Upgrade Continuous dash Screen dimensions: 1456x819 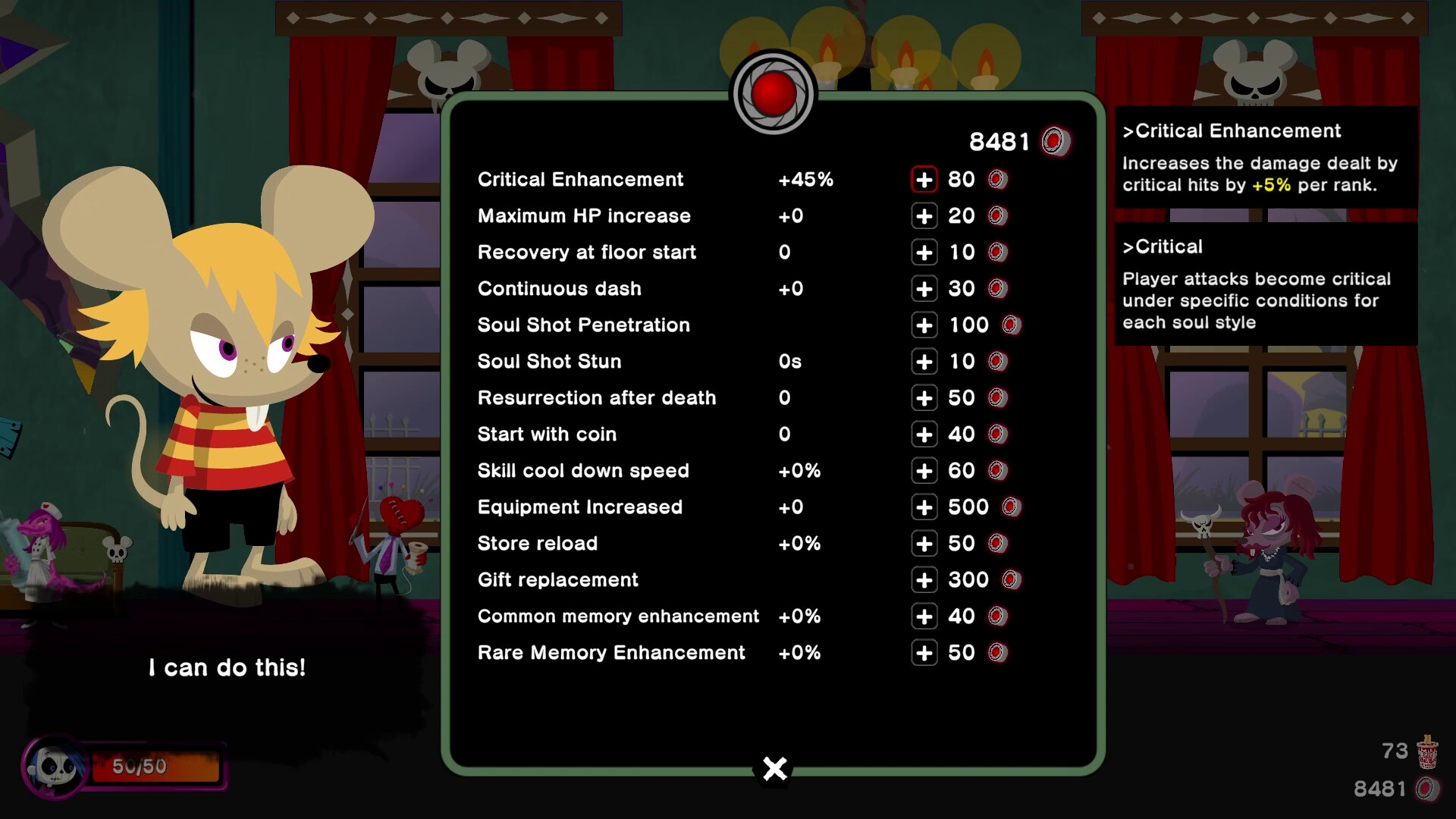click(924, 288)
